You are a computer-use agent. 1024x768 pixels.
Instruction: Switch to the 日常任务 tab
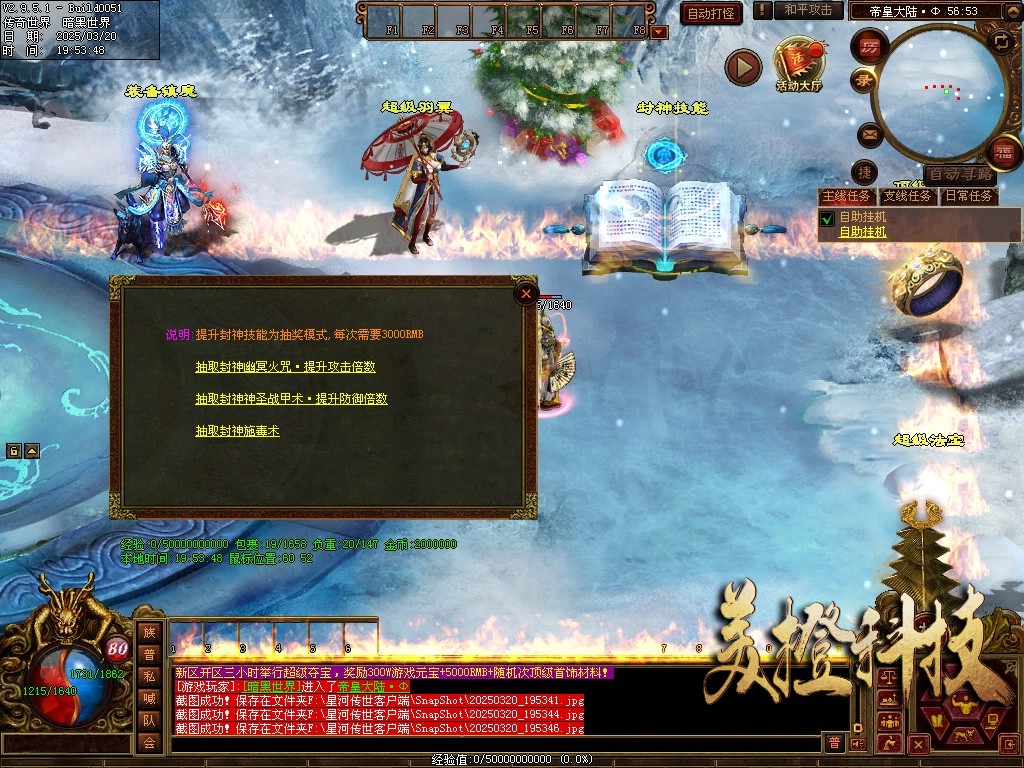[x=968, y=196]
